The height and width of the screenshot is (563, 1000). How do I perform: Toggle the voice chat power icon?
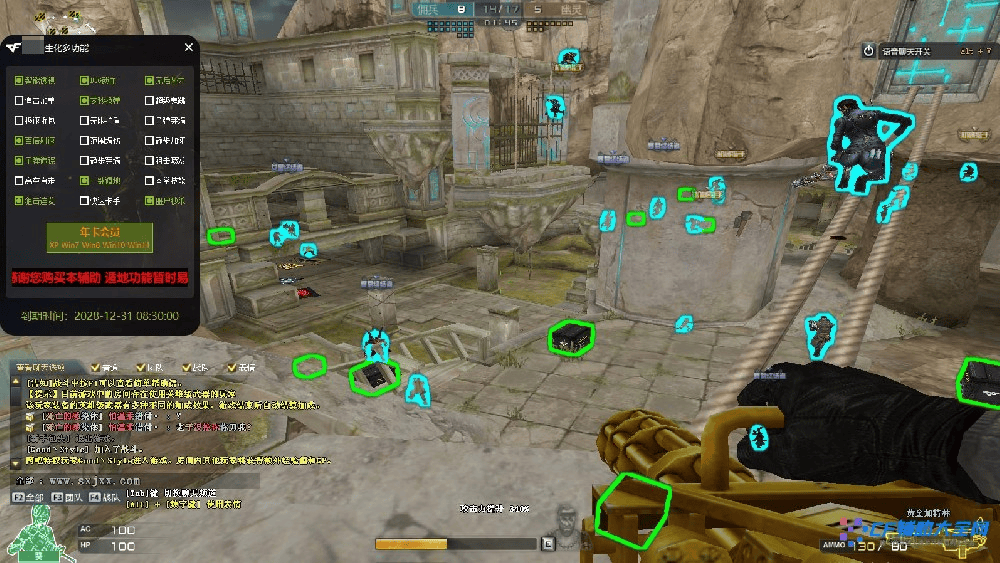pyautogui.click(x=868, y=50)
